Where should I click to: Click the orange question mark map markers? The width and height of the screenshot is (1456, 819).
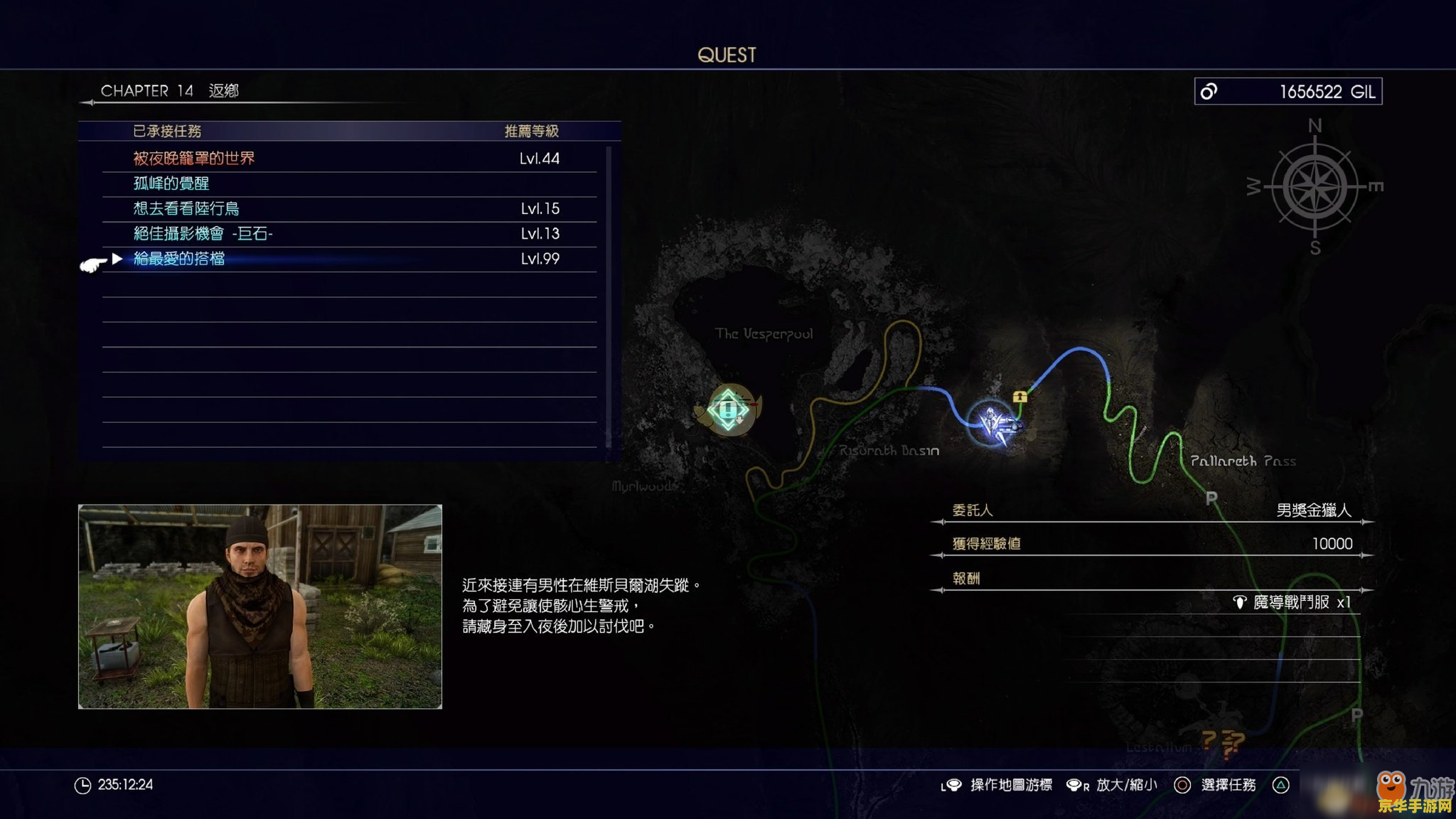(x=1224, y=743)
